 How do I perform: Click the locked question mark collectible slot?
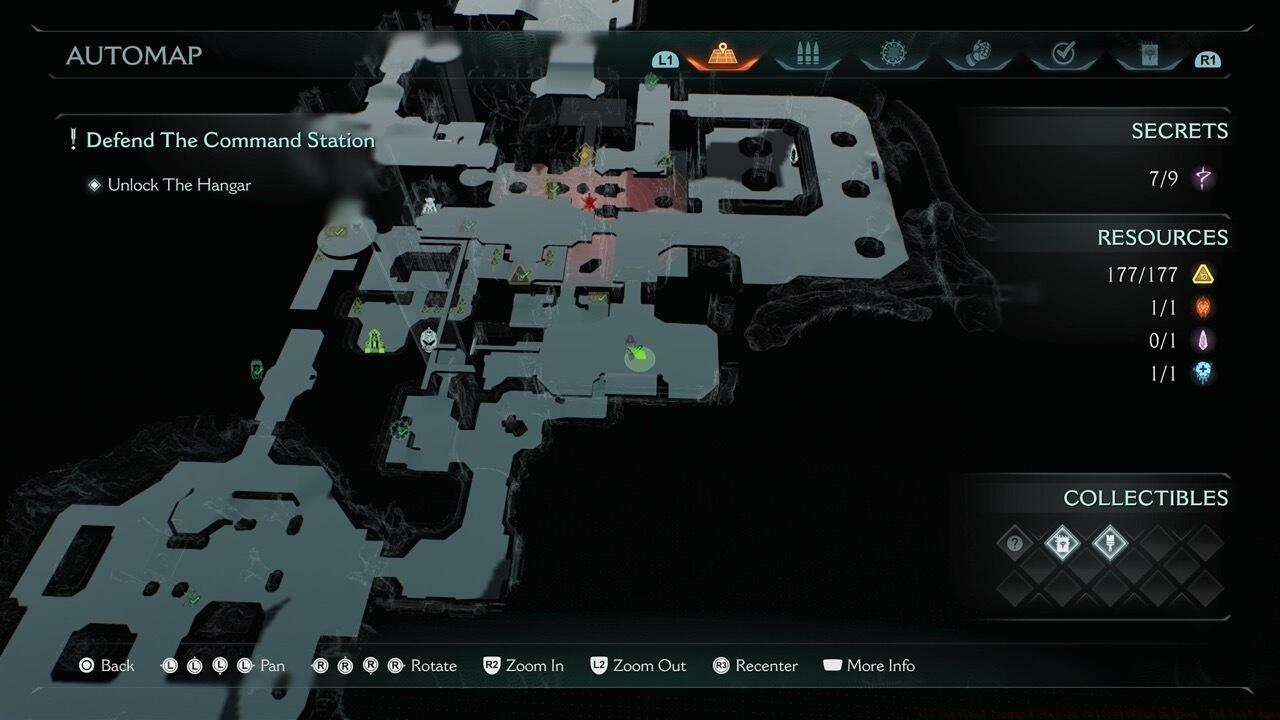(1014, 544)
